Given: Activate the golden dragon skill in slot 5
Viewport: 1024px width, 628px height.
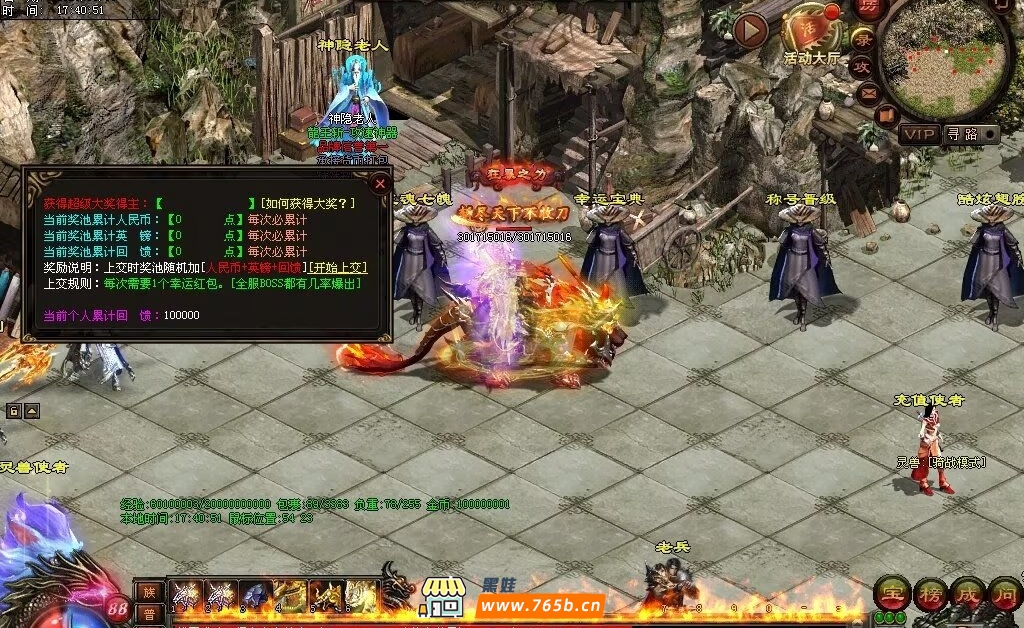Looking at the screenshot, I should [326, 594].
